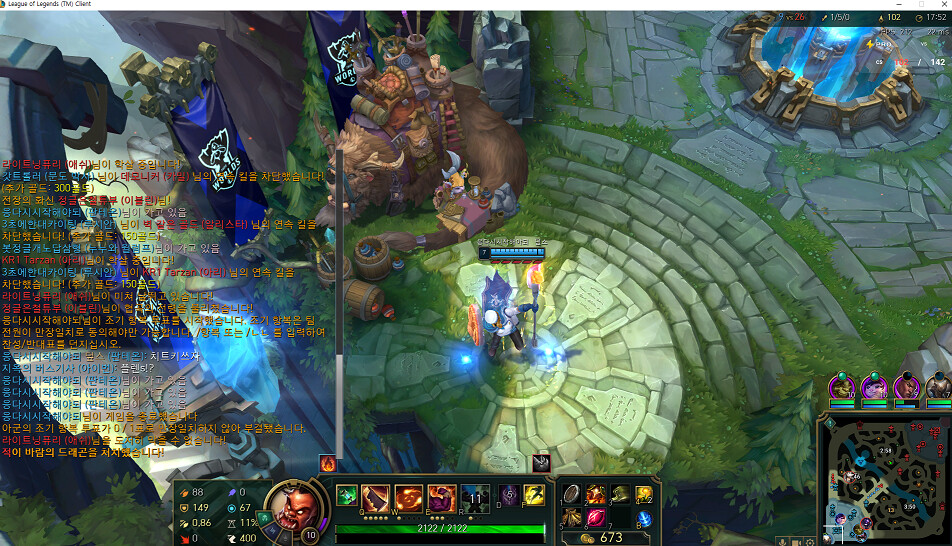Select the round shield item slot
The width and height of the screenshot is (952, 546).
573,494
